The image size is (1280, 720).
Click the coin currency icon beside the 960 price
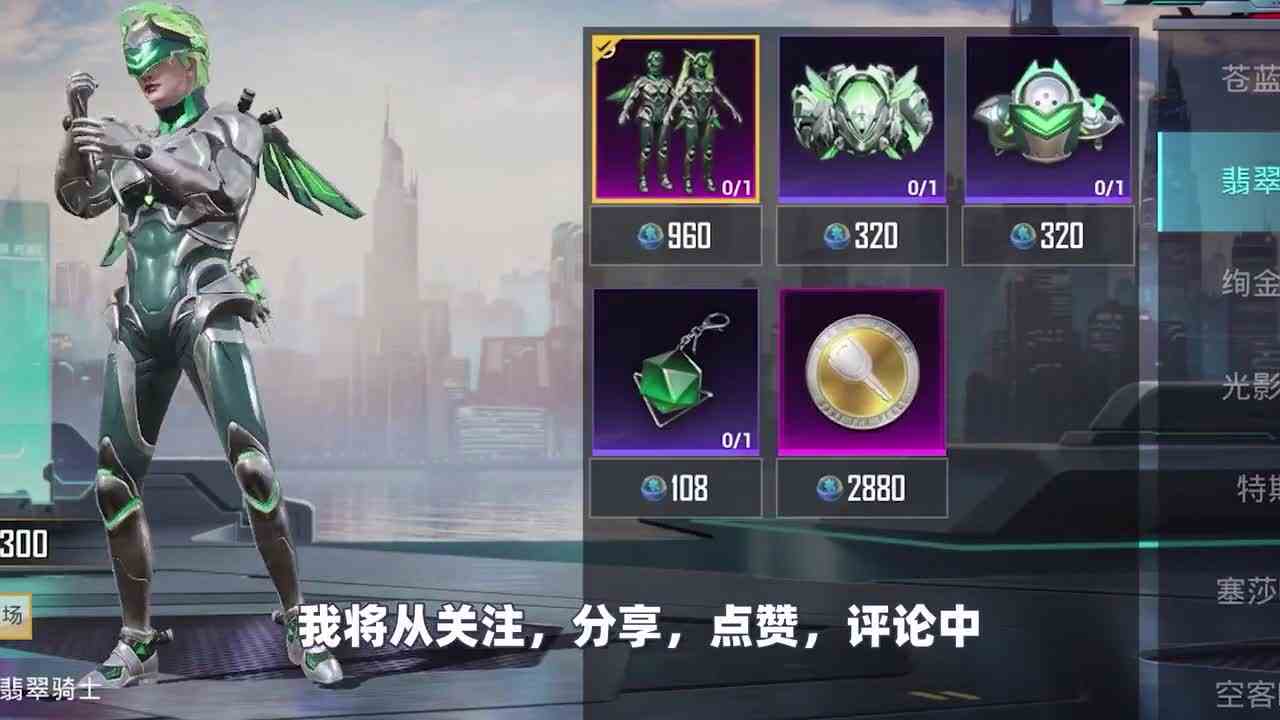pyautogui.click(x=650, y=236)
